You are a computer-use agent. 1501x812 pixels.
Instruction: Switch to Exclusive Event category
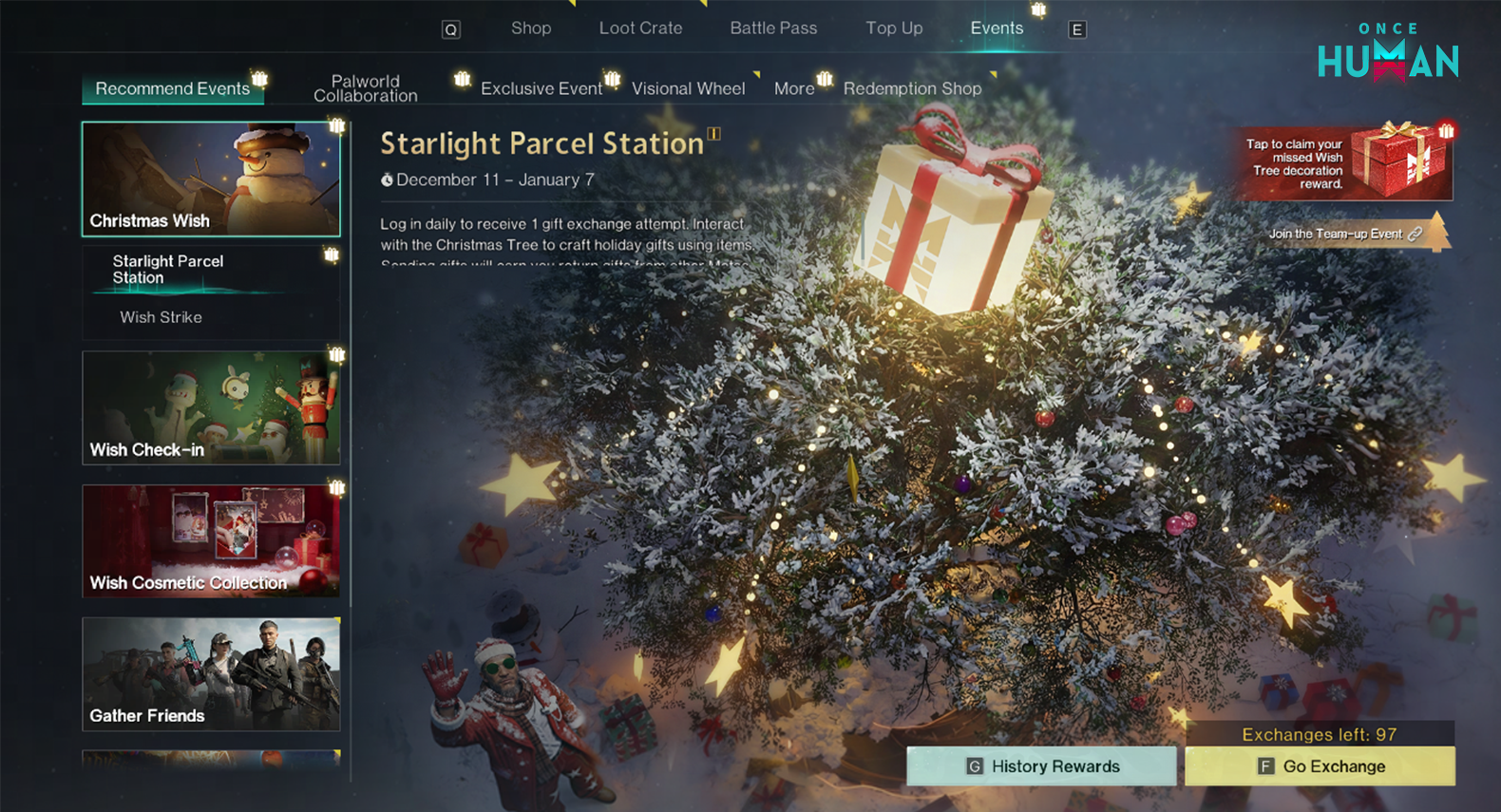(541, 88)
